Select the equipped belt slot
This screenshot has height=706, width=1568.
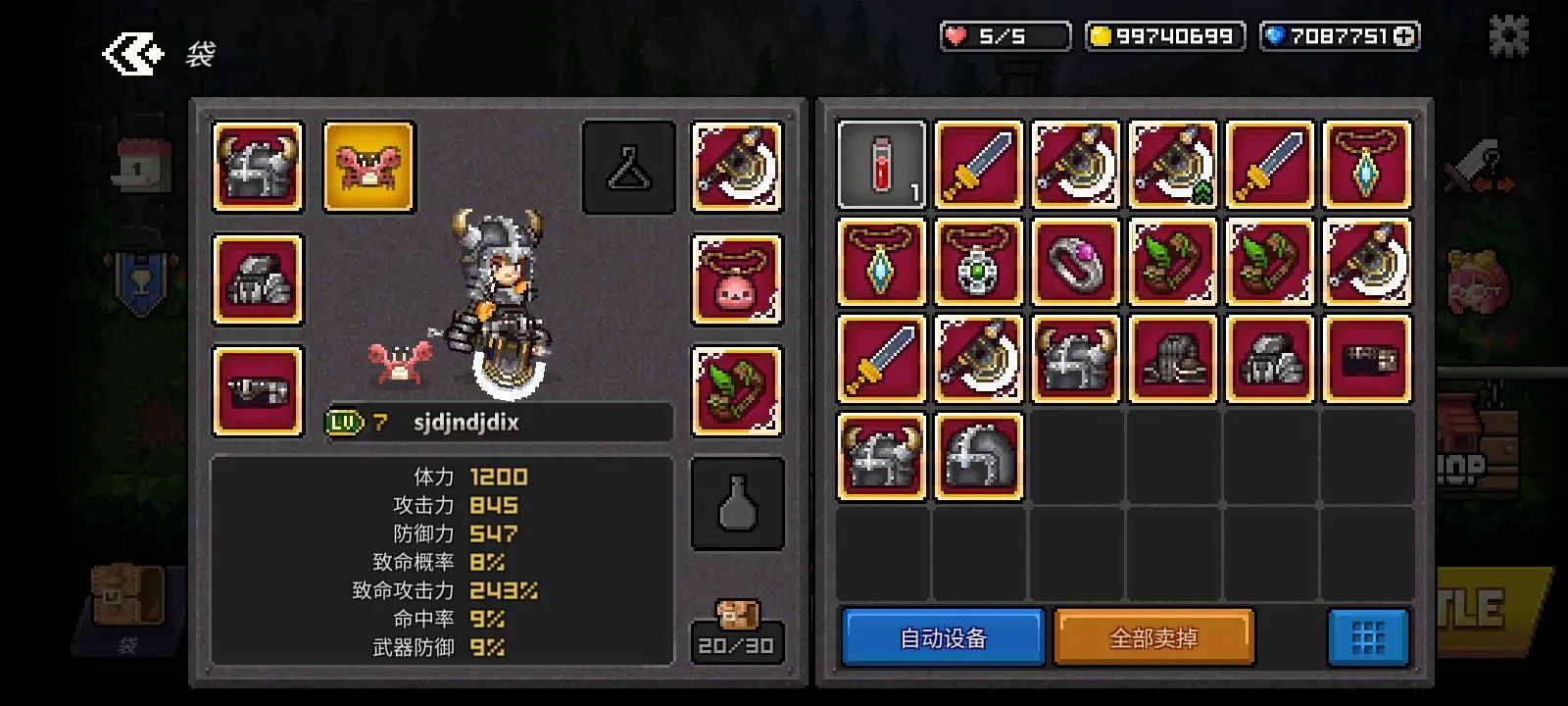tap(258, 391)
